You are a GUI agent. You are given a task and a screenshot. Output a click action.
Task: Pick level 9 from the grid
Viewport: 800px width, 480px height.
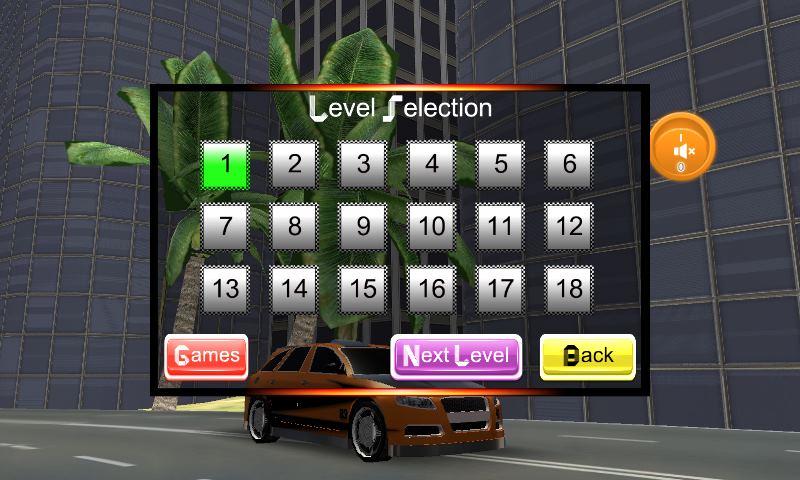click(x=363, y=226)
